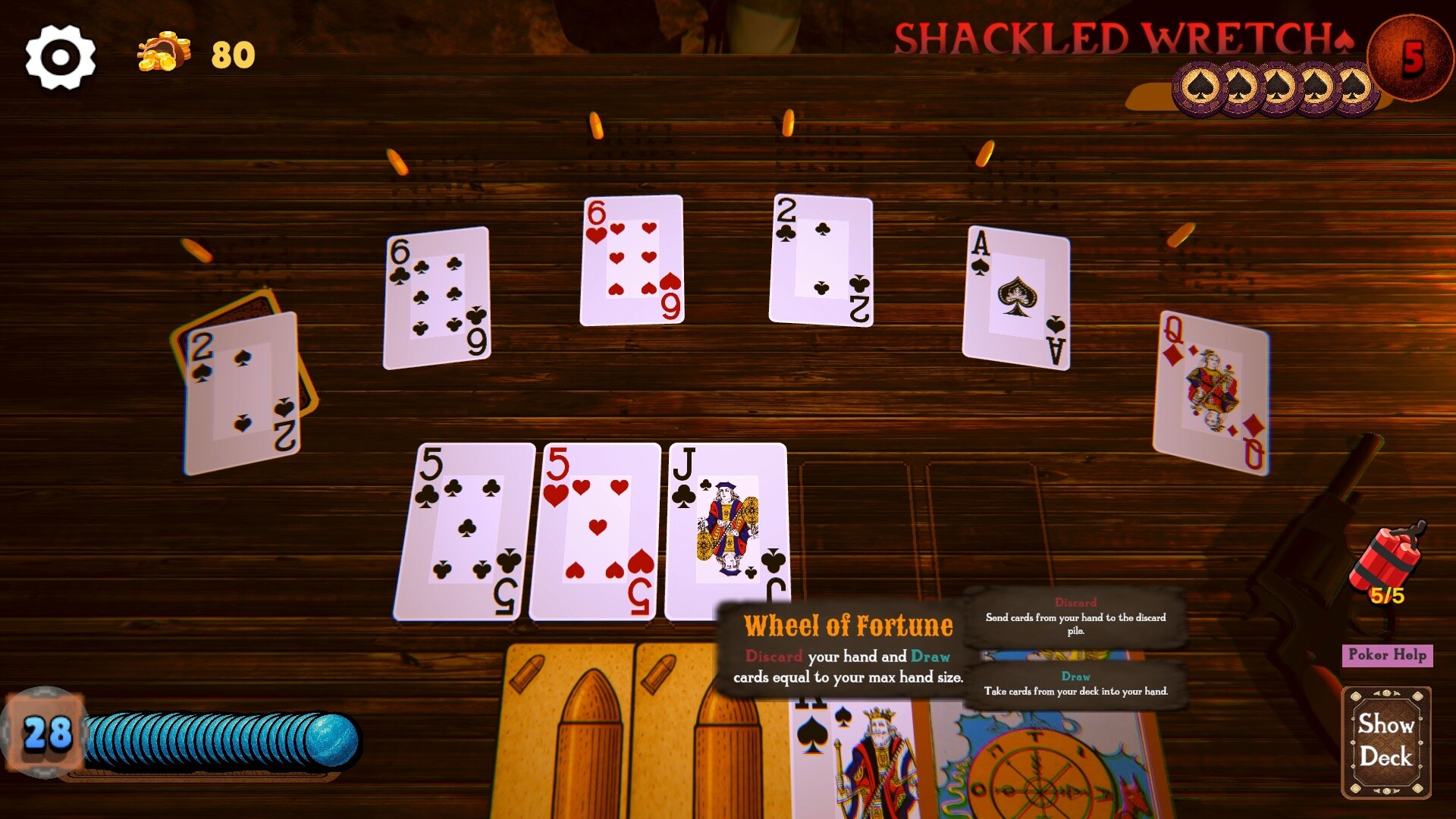Open the Draw explanation panel
The width and height of the screenshot is (1456, 819).
pyautogui.click(x=1077, y=682)
